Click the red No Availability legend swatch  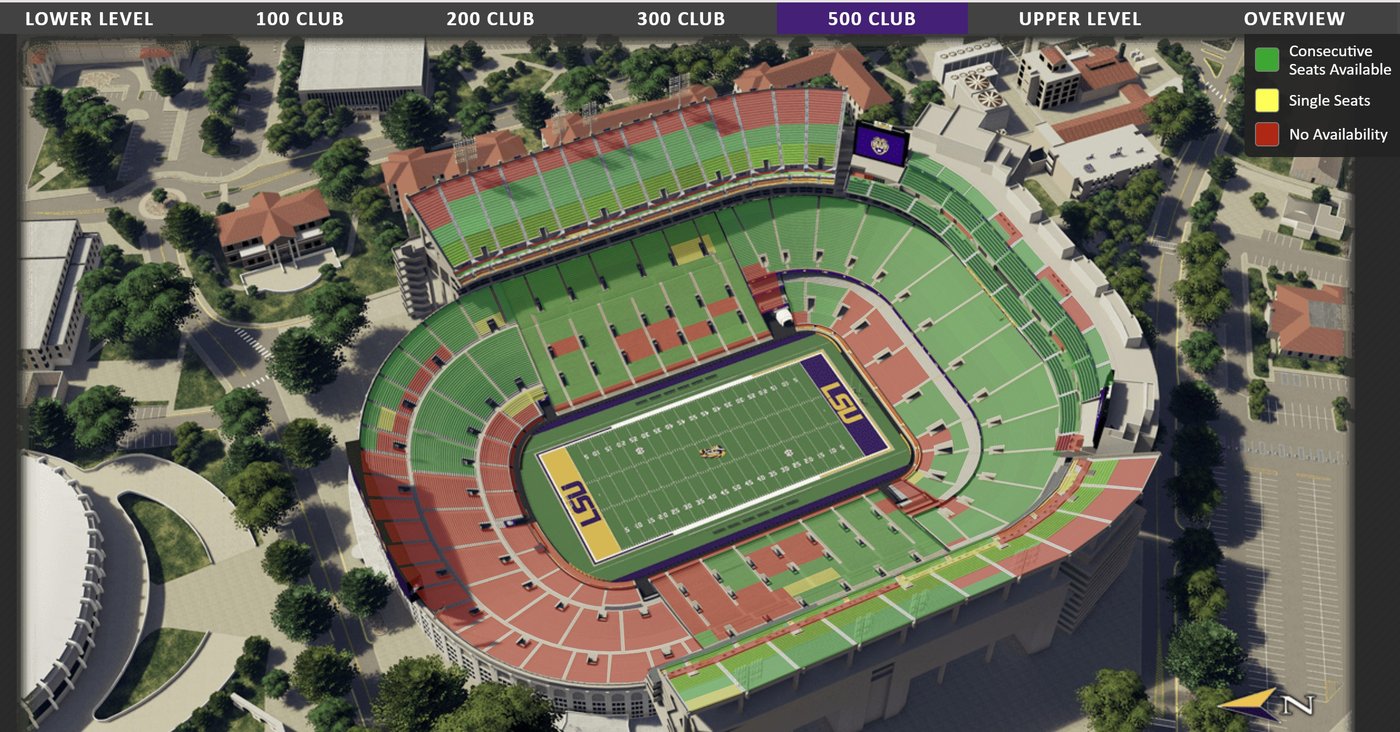pyautogui.click(x=1267, y=134)
